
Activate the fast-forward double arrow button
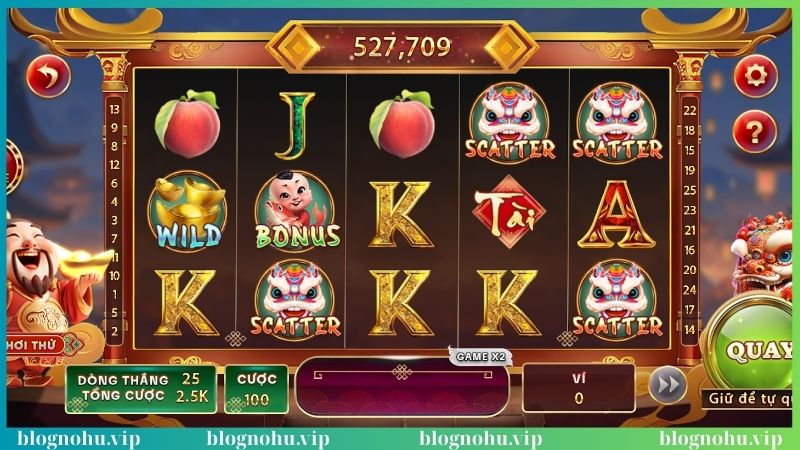[665, 385]
